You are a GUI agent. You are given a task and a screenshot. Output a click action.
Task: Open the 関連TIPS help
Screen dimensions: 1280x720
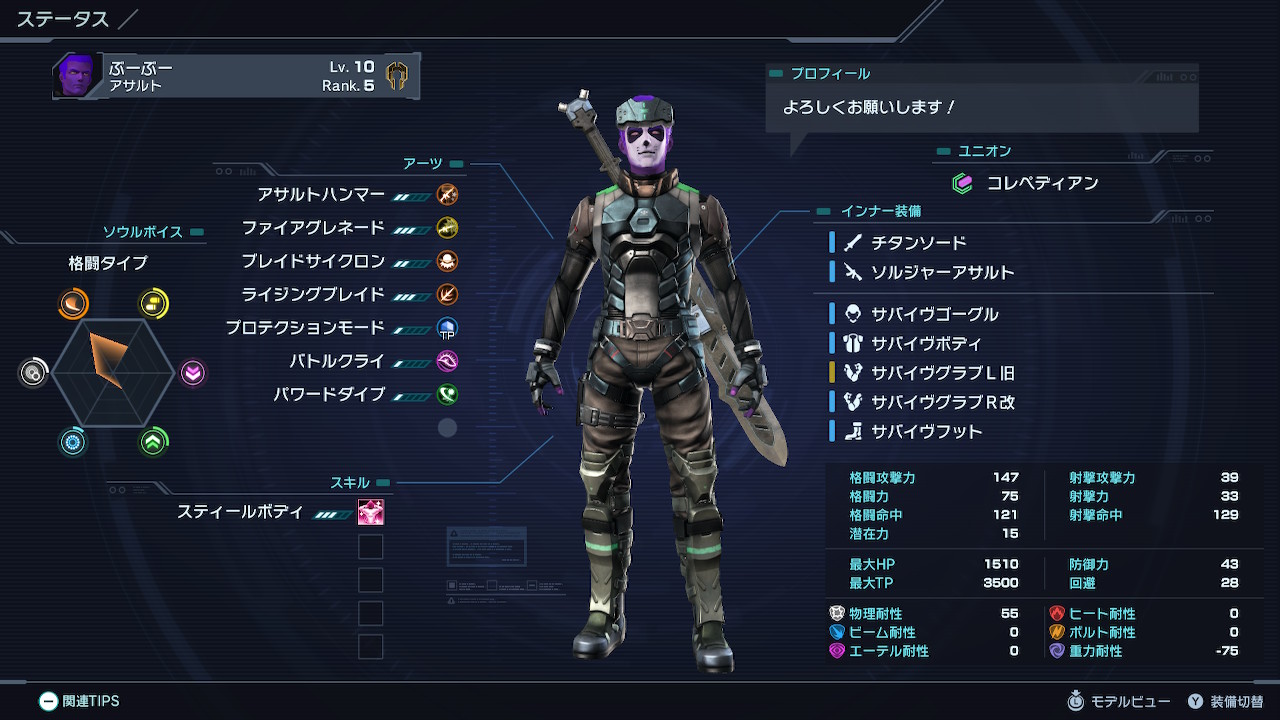[x=79, y=701]
